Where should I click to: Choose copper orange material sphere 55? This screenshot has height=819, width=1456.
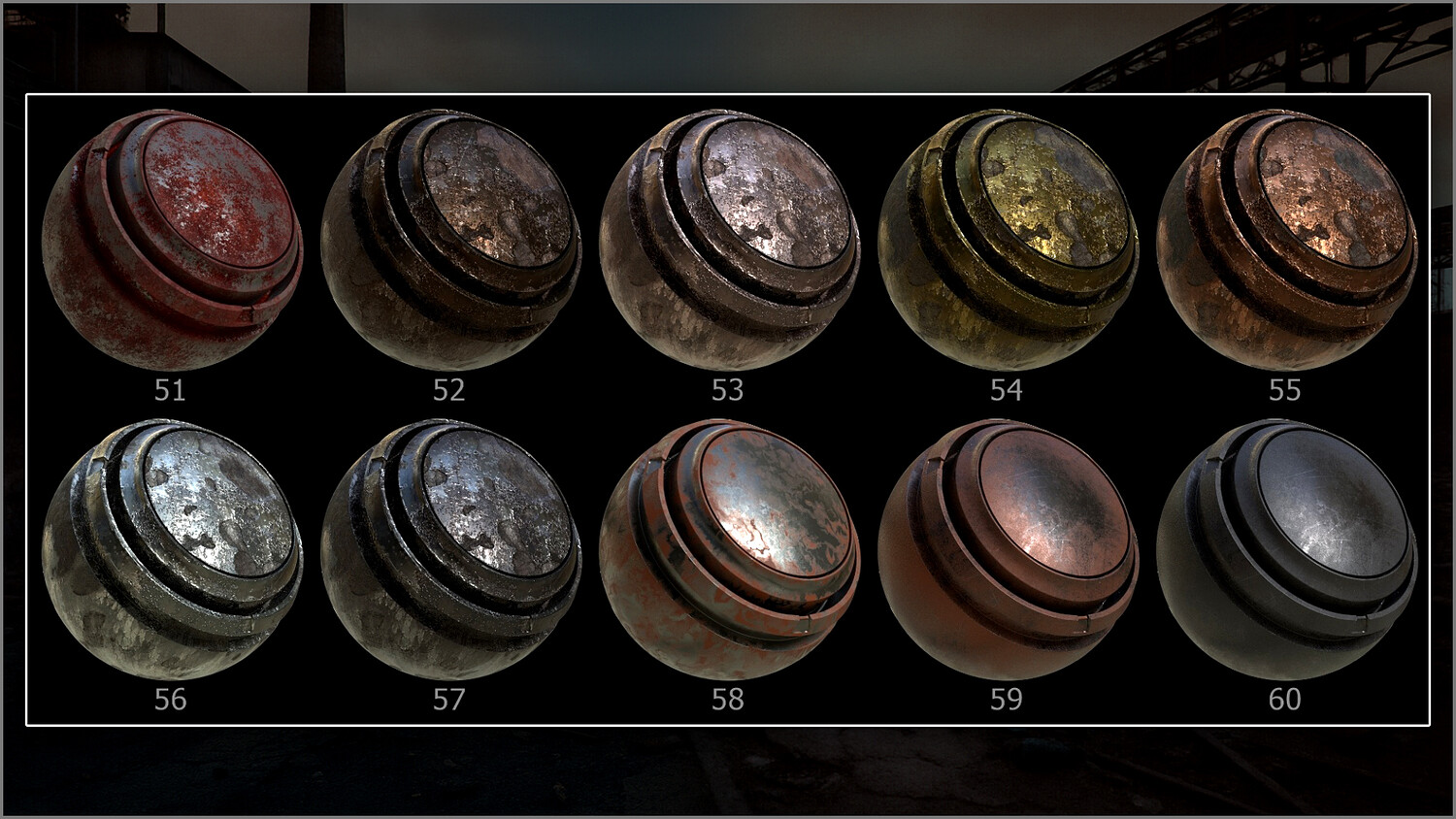(x=1286, y=239)
